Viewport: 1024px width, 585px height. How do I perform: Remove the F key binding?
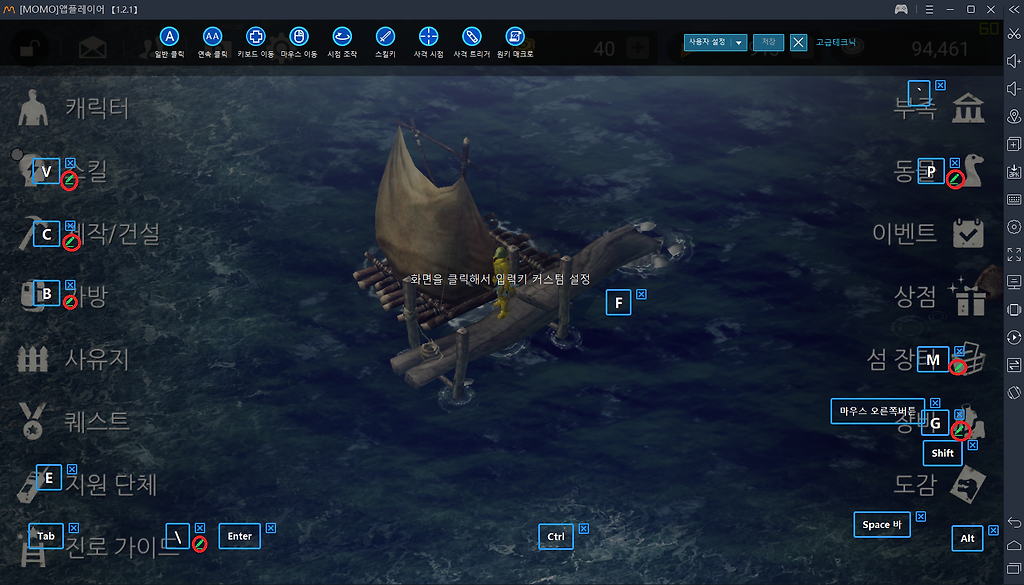tap(641, 294)
